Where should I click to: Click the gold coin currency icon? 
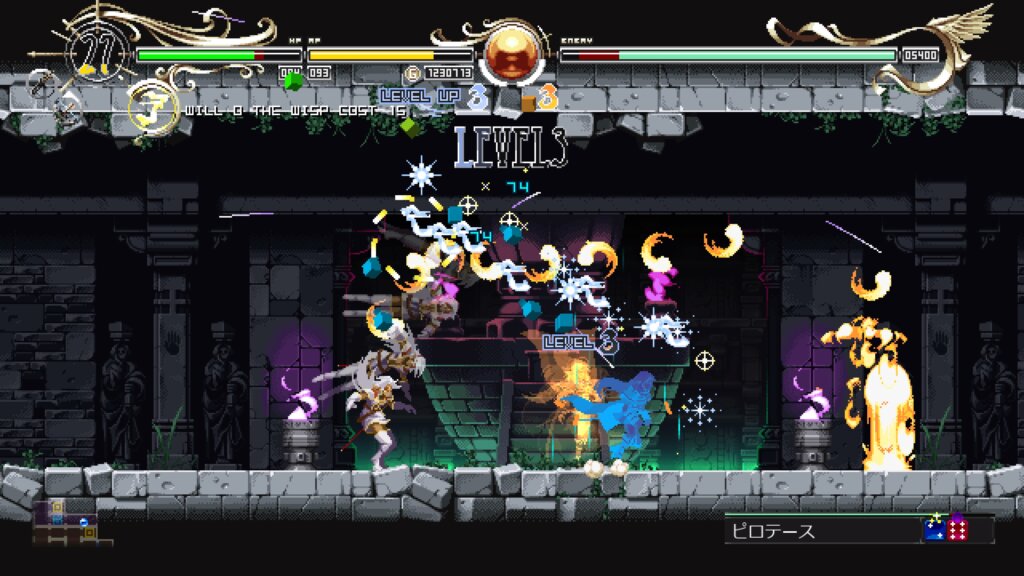(x=412, y=73)
